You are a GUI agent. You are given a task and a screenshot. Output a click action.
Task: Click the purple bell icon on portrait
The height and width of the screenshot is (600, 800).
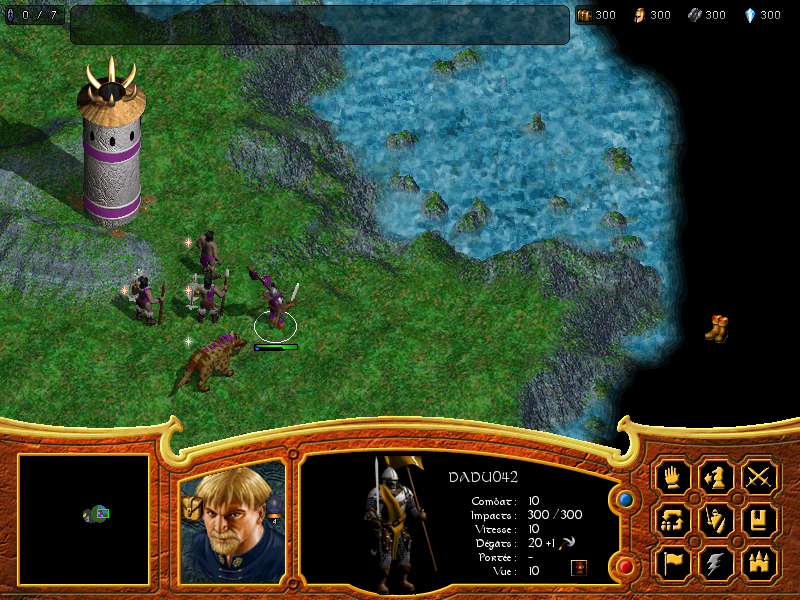273,507
